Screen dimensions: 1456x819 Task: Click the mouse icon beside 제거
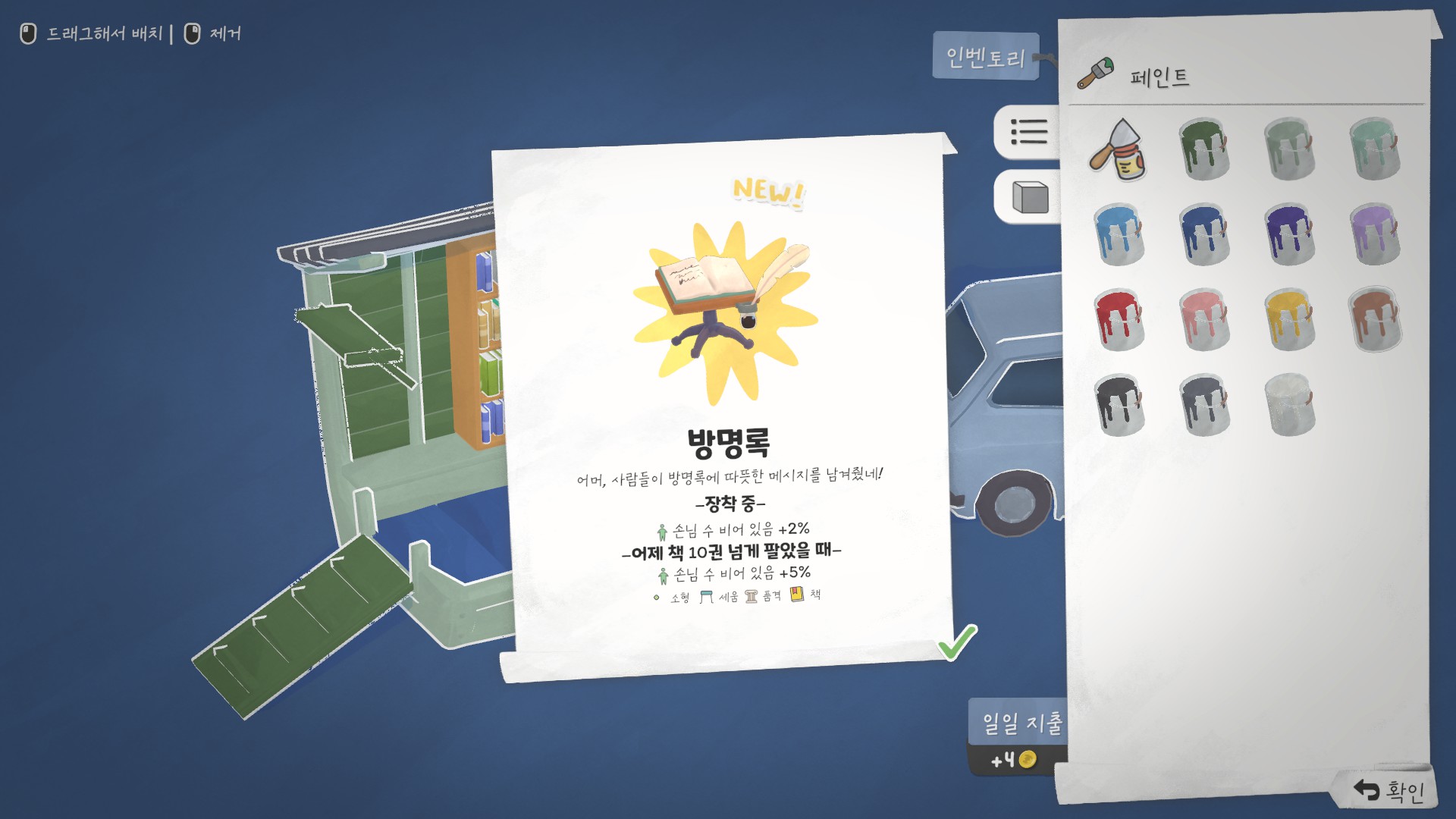pos(192,33)
